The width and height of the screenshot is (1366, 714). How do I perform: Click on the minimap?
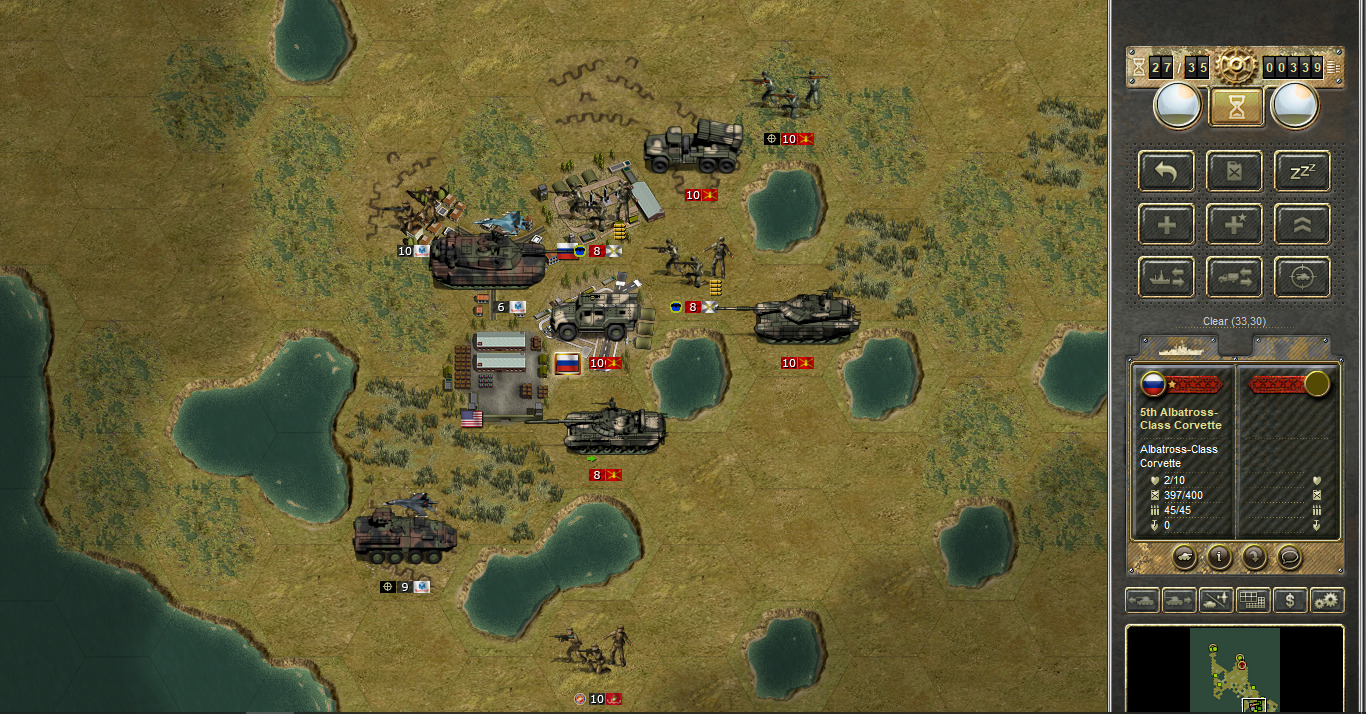(x=1234, y=670)
